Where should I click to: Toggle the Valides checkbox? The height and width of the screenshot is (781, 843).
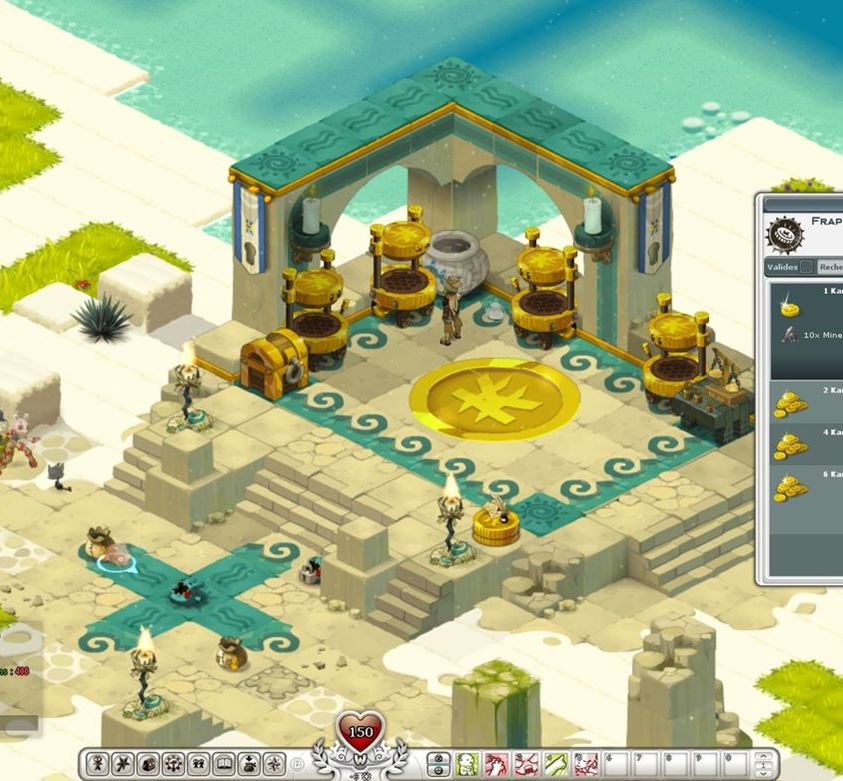[x=805, y=267]
